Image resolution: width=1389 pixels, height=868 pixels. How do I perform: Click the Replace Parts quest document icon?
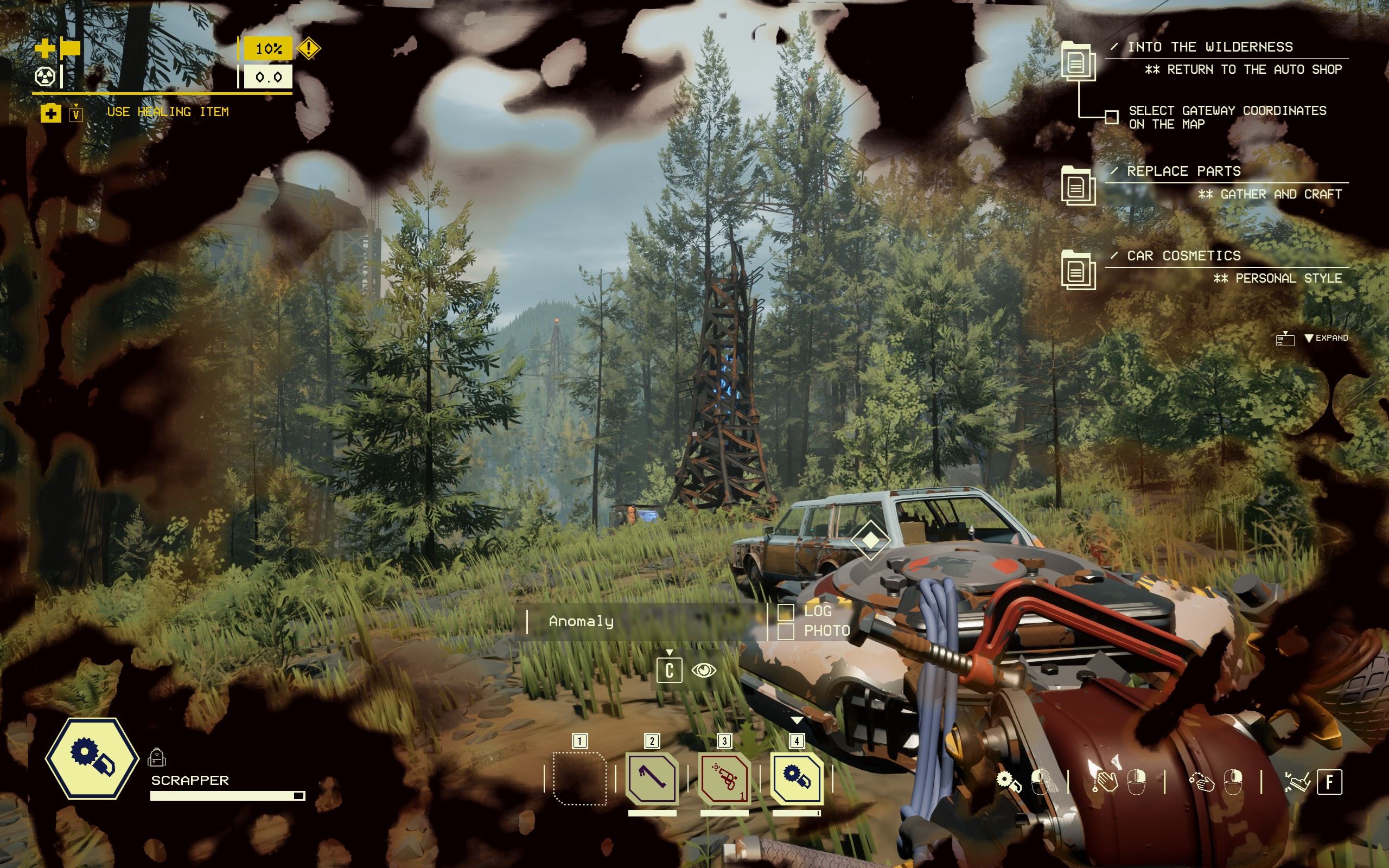tap(1080, 185)
